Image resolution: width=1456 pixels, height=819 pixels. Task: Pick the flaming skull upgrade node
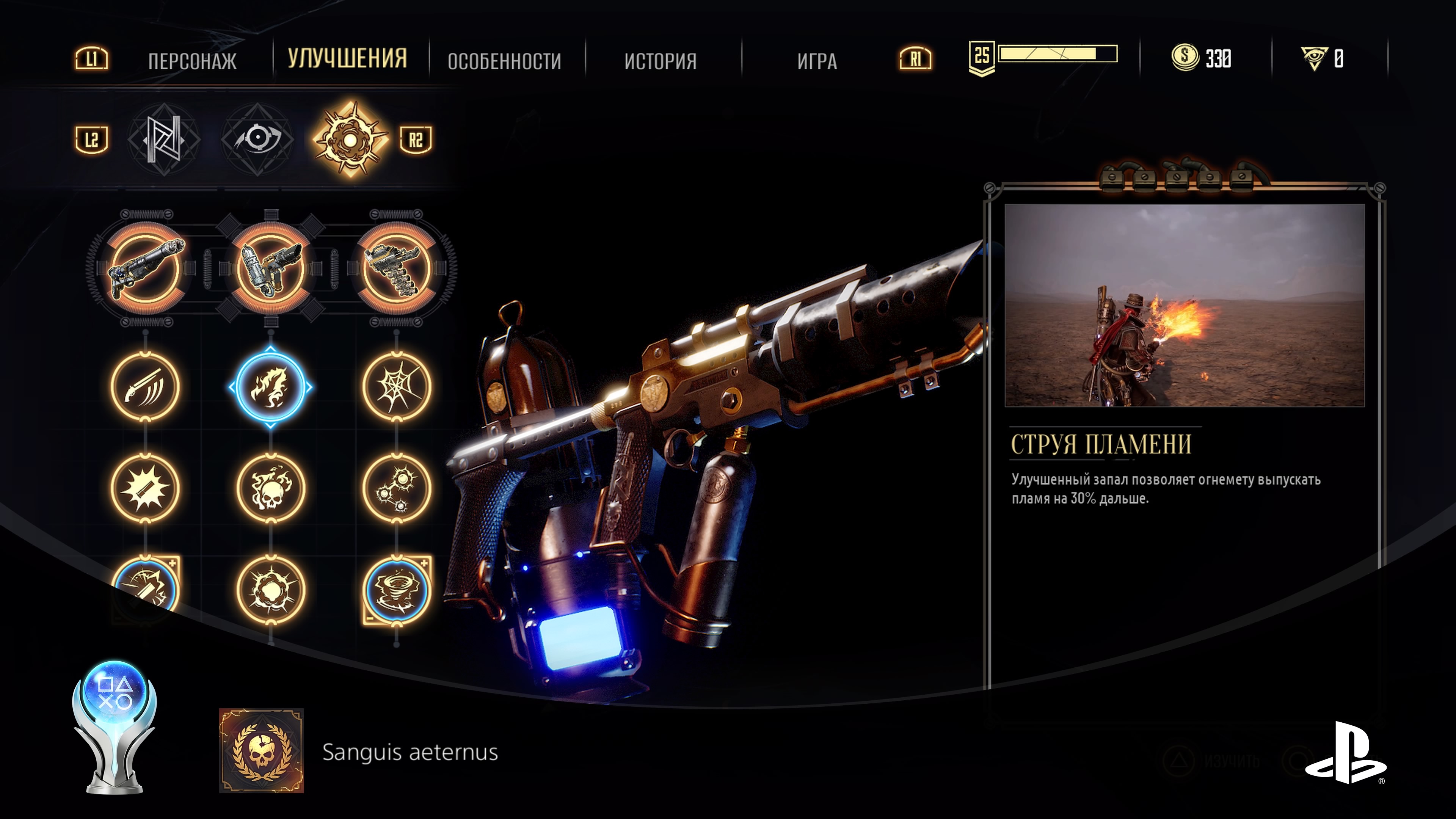(271, 488)
